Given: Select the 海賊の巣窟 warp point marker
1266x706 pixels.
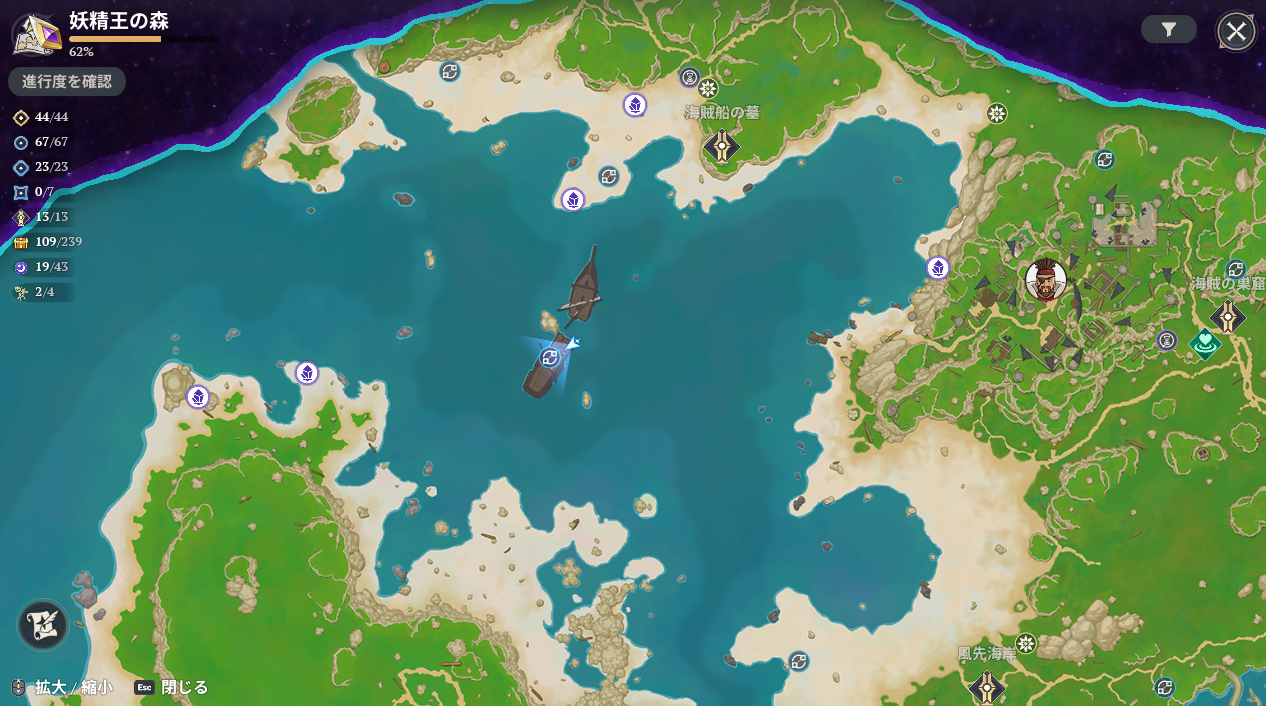Looking at the screenshot, I should [x=1228, y=317].
